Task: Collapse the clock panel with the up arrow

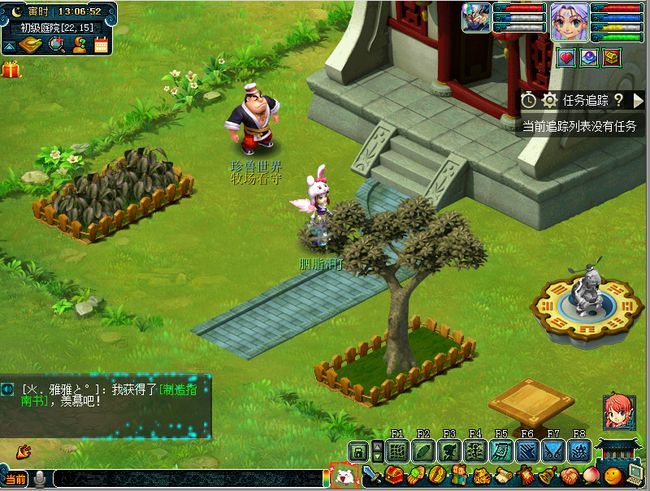Action: tap(9, 46)
